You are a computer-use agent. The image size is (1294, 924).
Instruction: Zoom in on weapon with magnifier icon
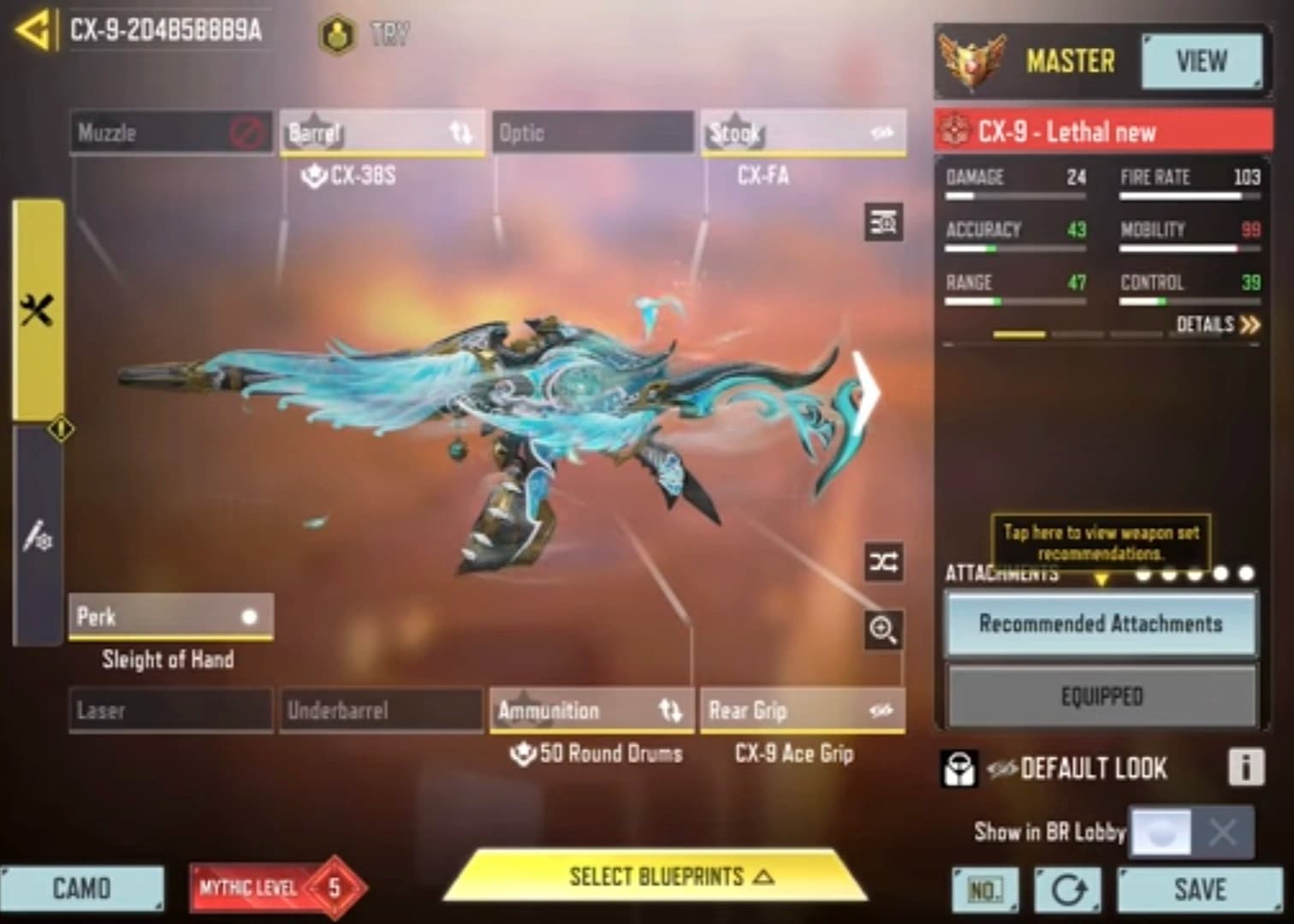point(882,630)
